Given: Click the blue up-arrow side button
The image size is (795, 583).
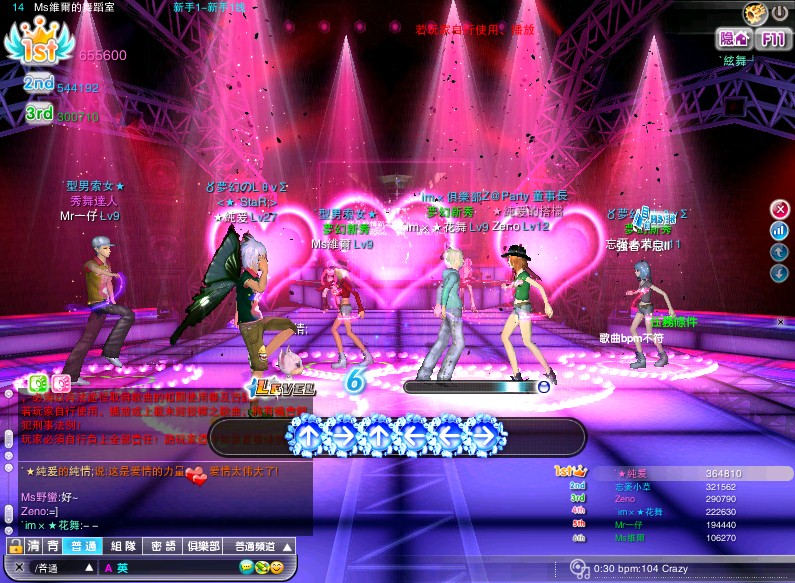Looking at the screenshot, I should tap(780, 252).
